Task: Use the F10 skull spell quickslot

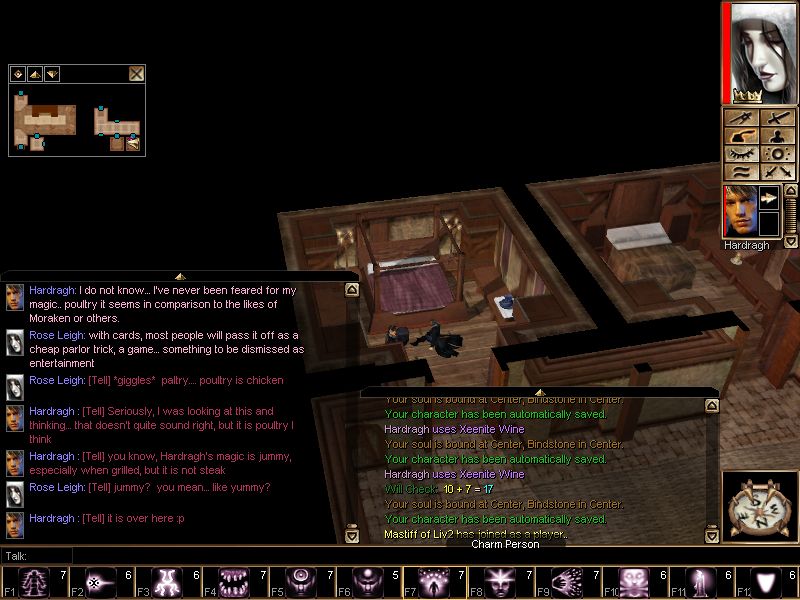Action: tap(633, 581)
